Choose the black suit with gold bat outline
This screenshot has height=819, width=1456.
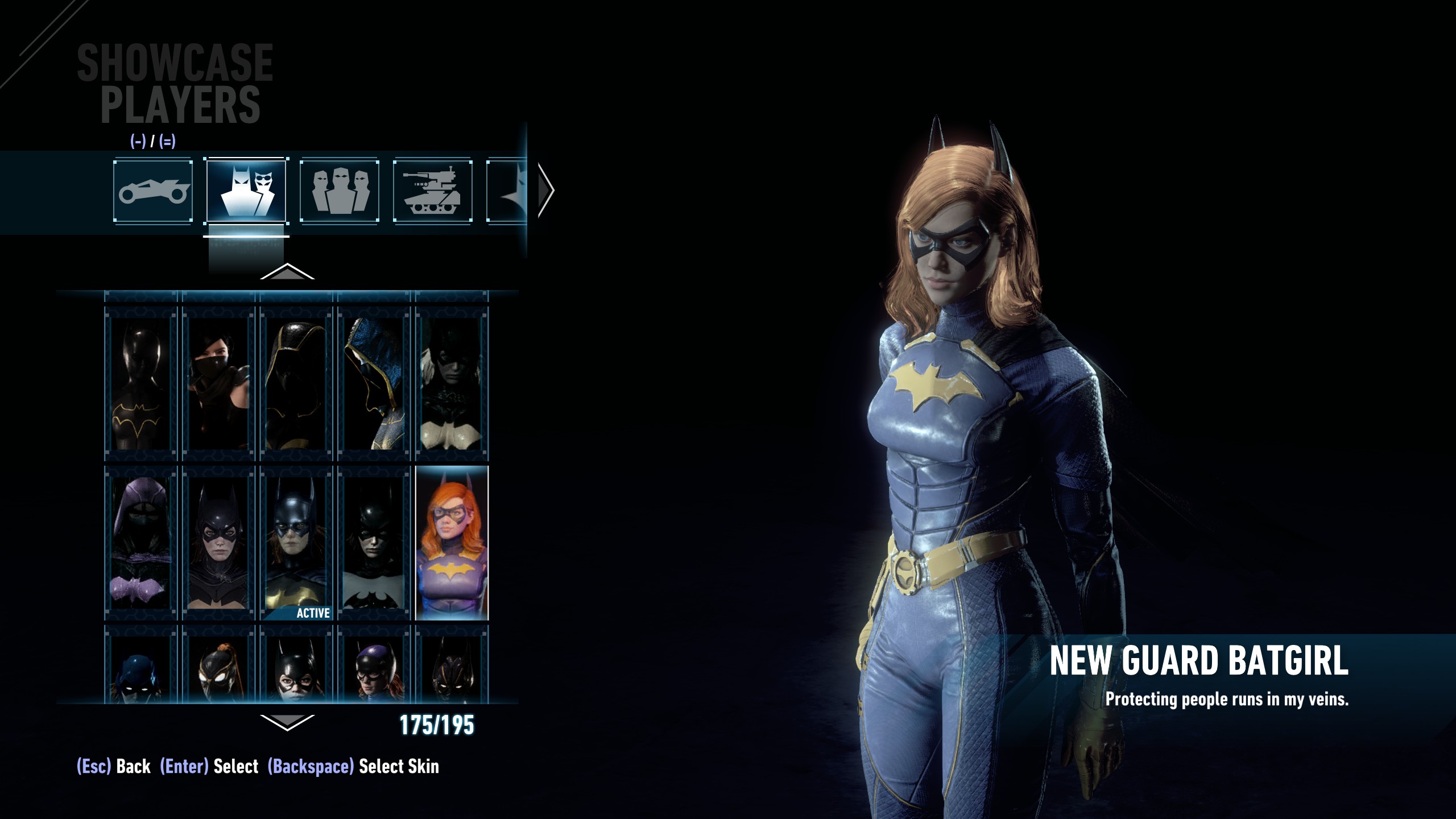click(140, 384)
